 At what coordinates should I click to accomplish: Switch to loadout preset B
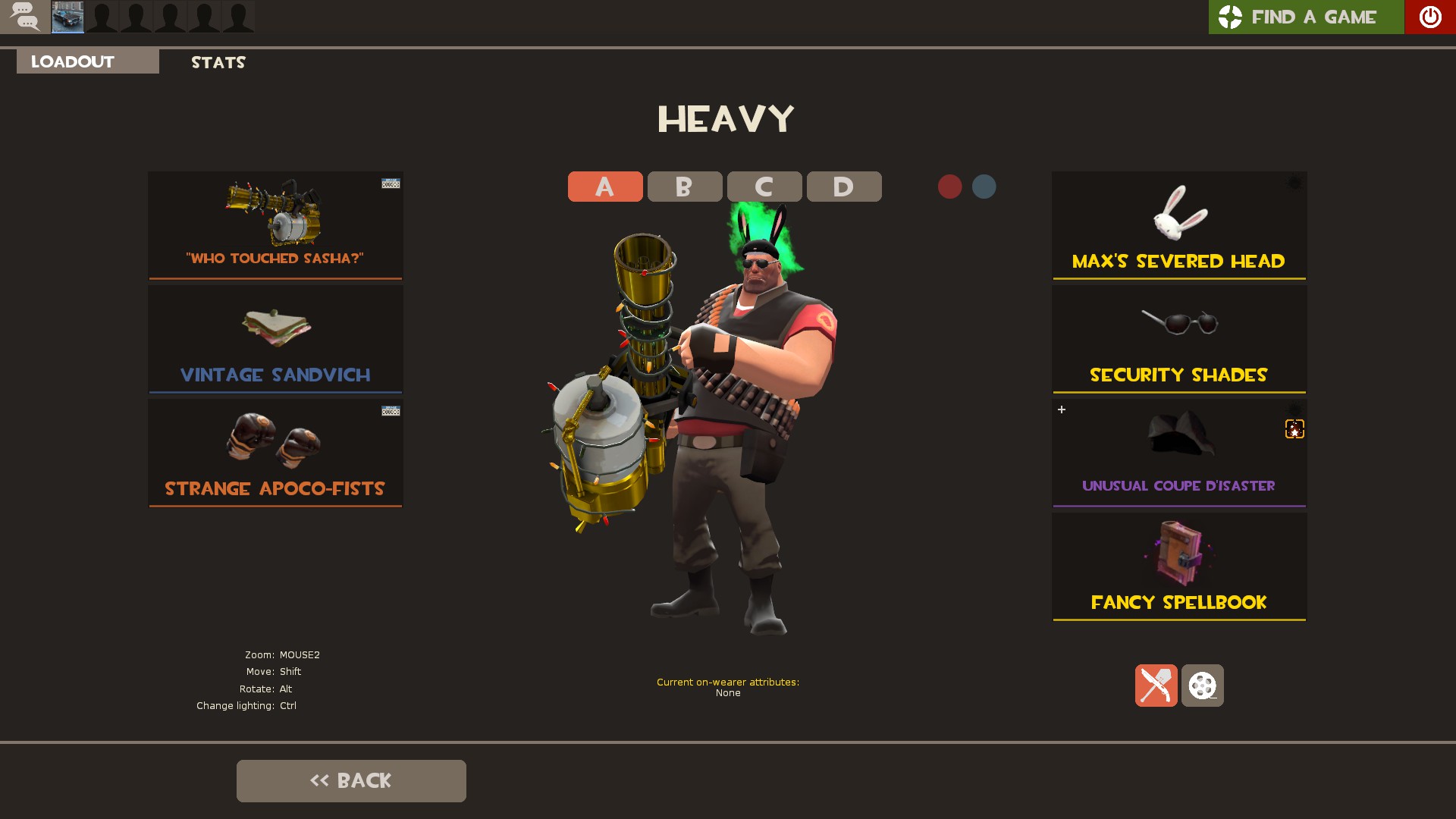tap(684, 187)
